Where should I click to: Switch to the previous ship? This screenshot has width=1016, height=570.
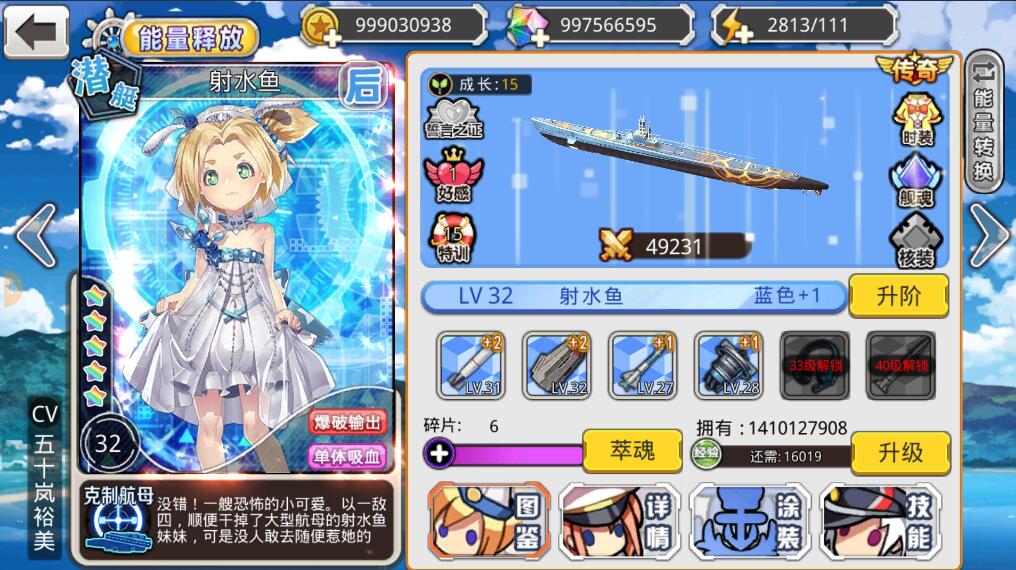[x=35, y=235]
